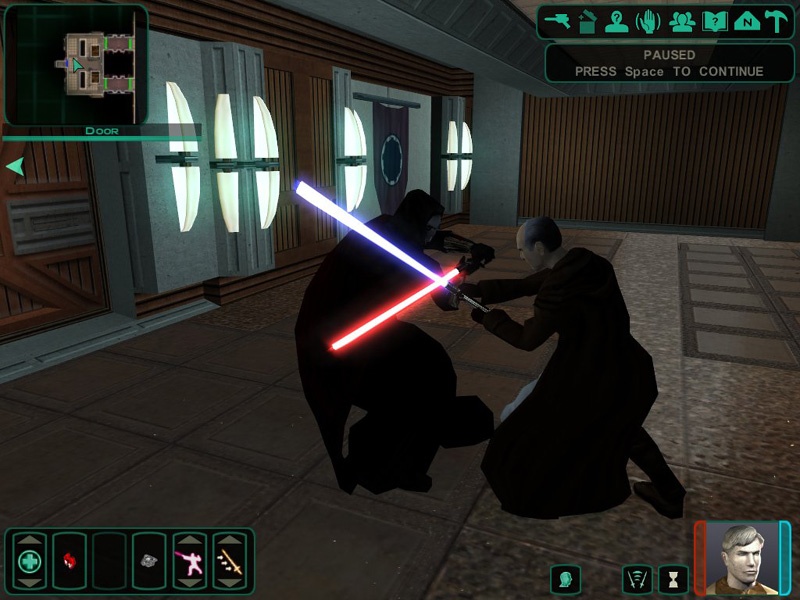Viewport: 800px width, 600px height.
Task: Cycle medpac slot with its up arrow
Action: (x=29, y=540)
